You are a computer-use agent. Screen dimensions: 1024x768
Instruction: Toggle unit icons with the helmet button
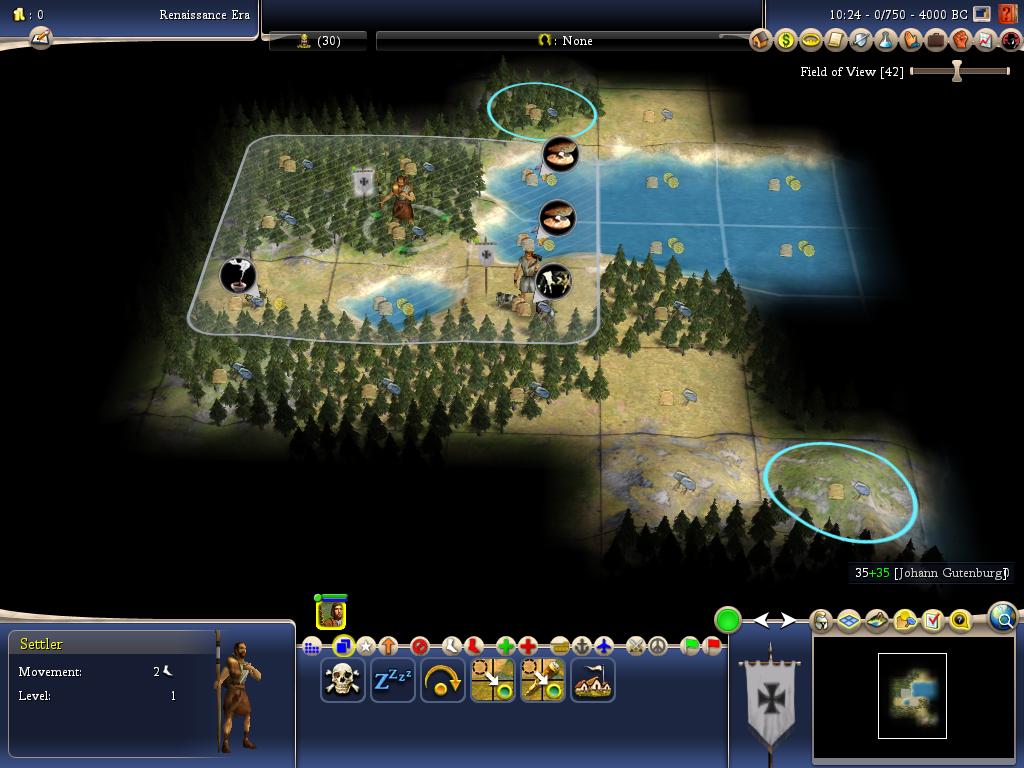[821, 621]
